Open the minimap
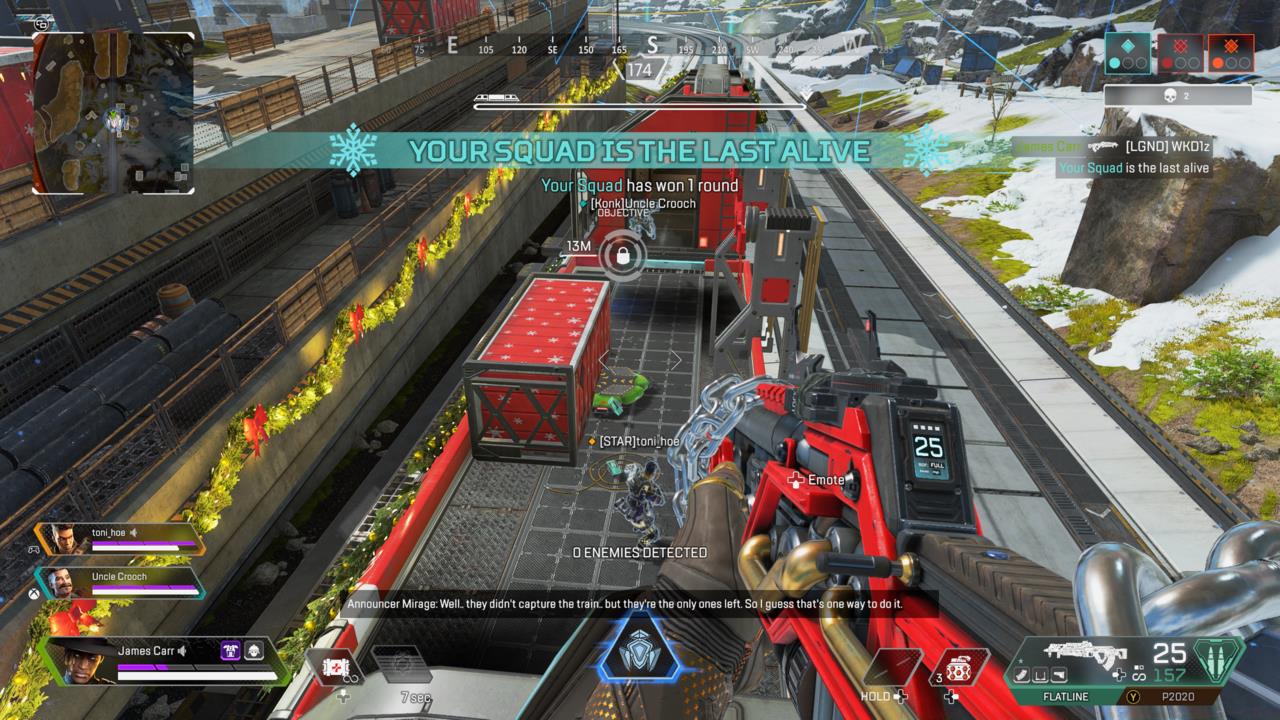1280x720 pixels. [x=113, y=112]
